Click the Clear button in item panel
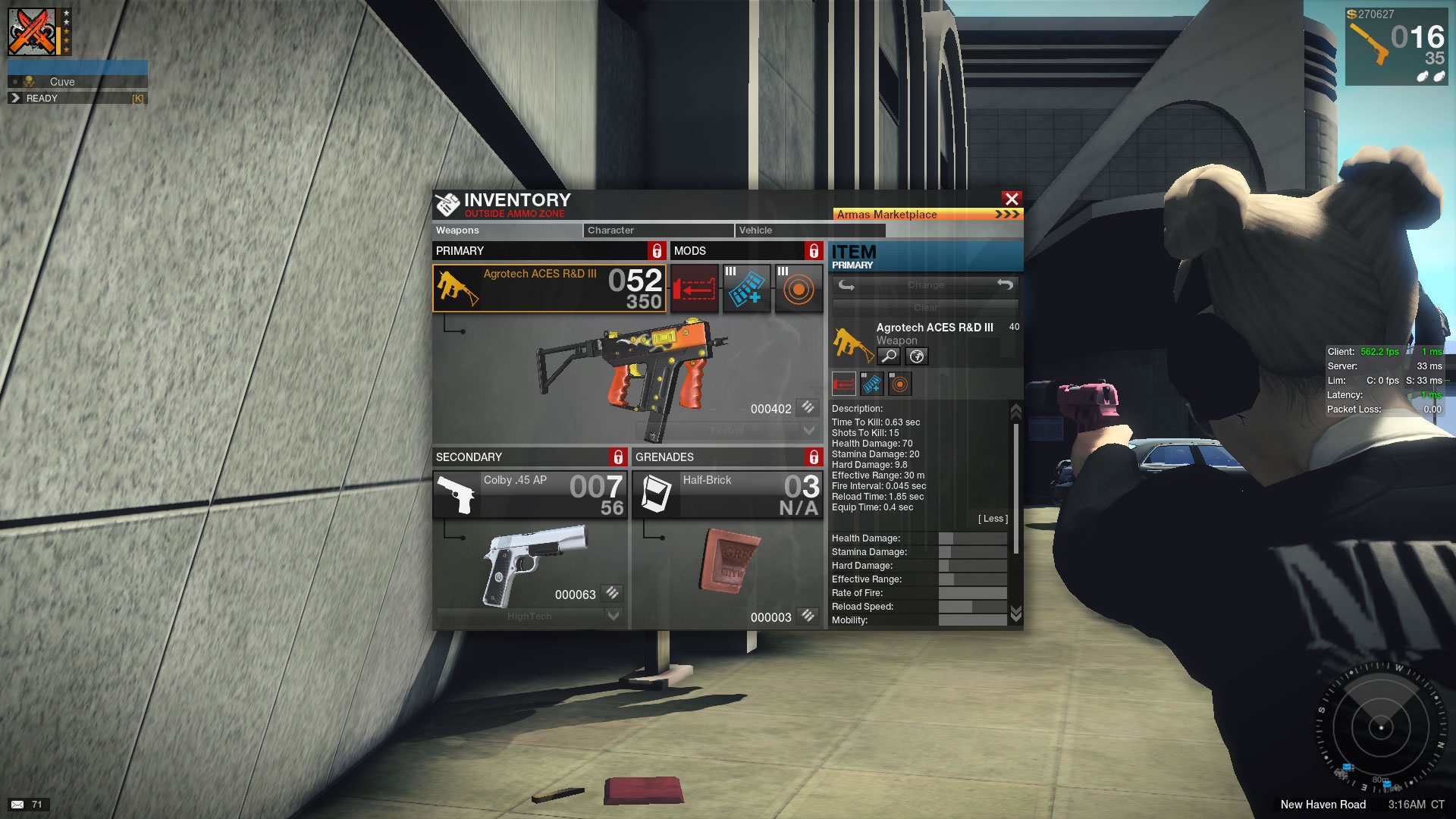The width and height of the screenshot is (1456, 819). tap(925, 307)
